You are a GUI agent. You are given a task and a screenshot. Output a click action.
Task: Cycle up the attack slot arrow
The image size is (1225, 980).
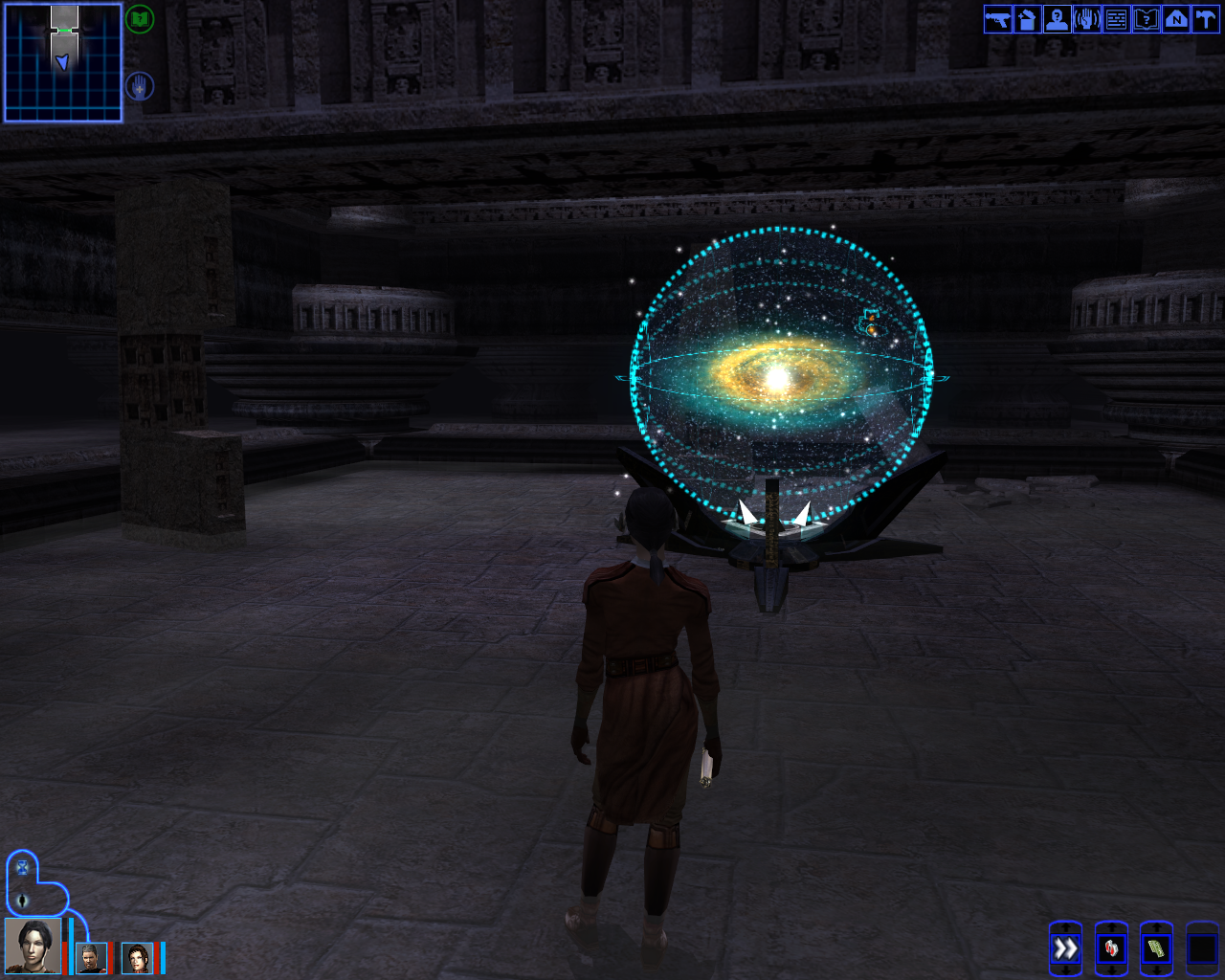point(1067,926)
